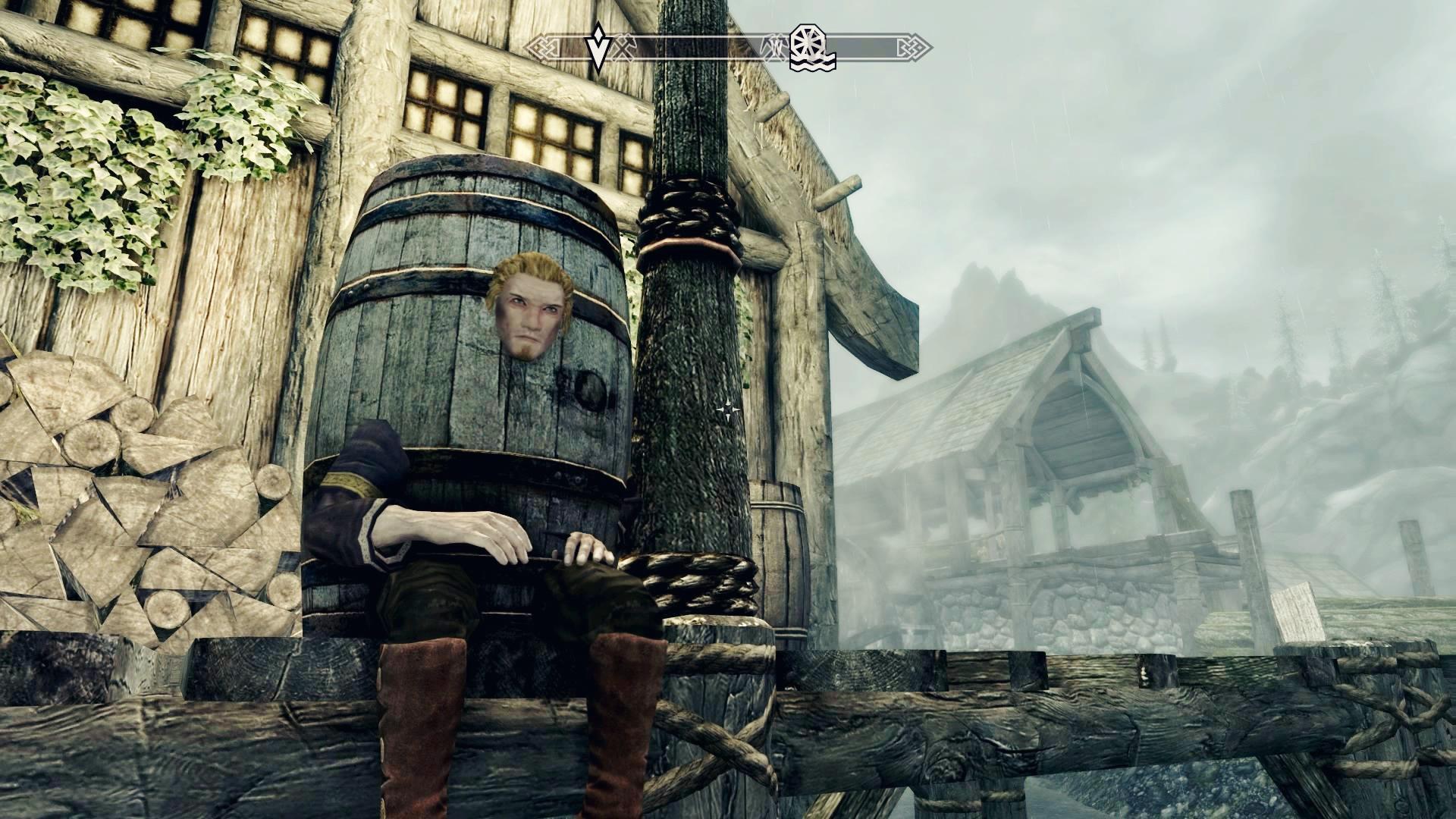Screen dimensions: 1456x819
Task: Click the quest arrow marker on the compass
Action: [598, 48]
